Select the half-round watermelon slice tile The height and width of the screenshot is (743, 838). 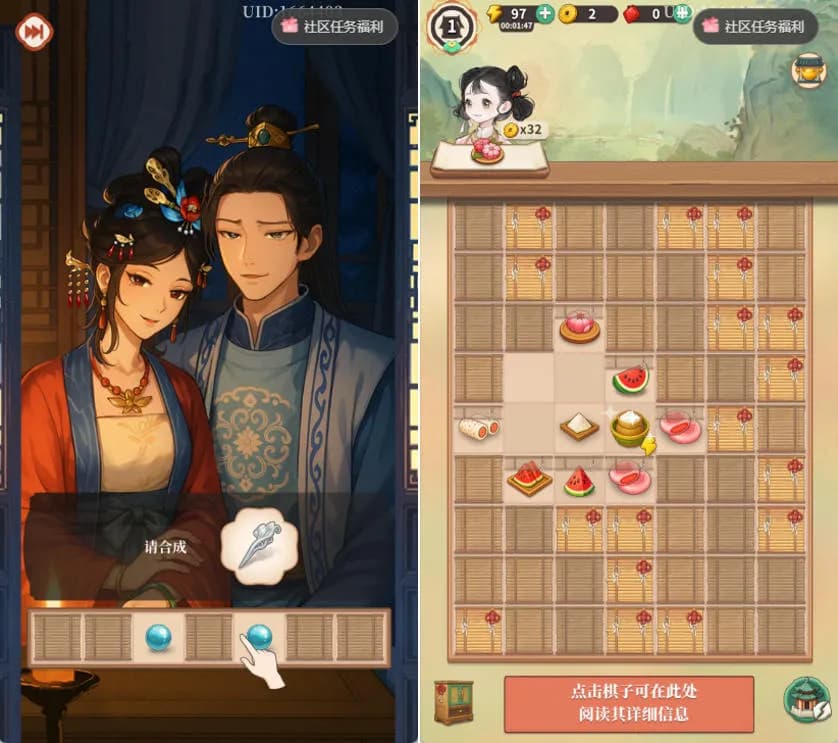630,379
